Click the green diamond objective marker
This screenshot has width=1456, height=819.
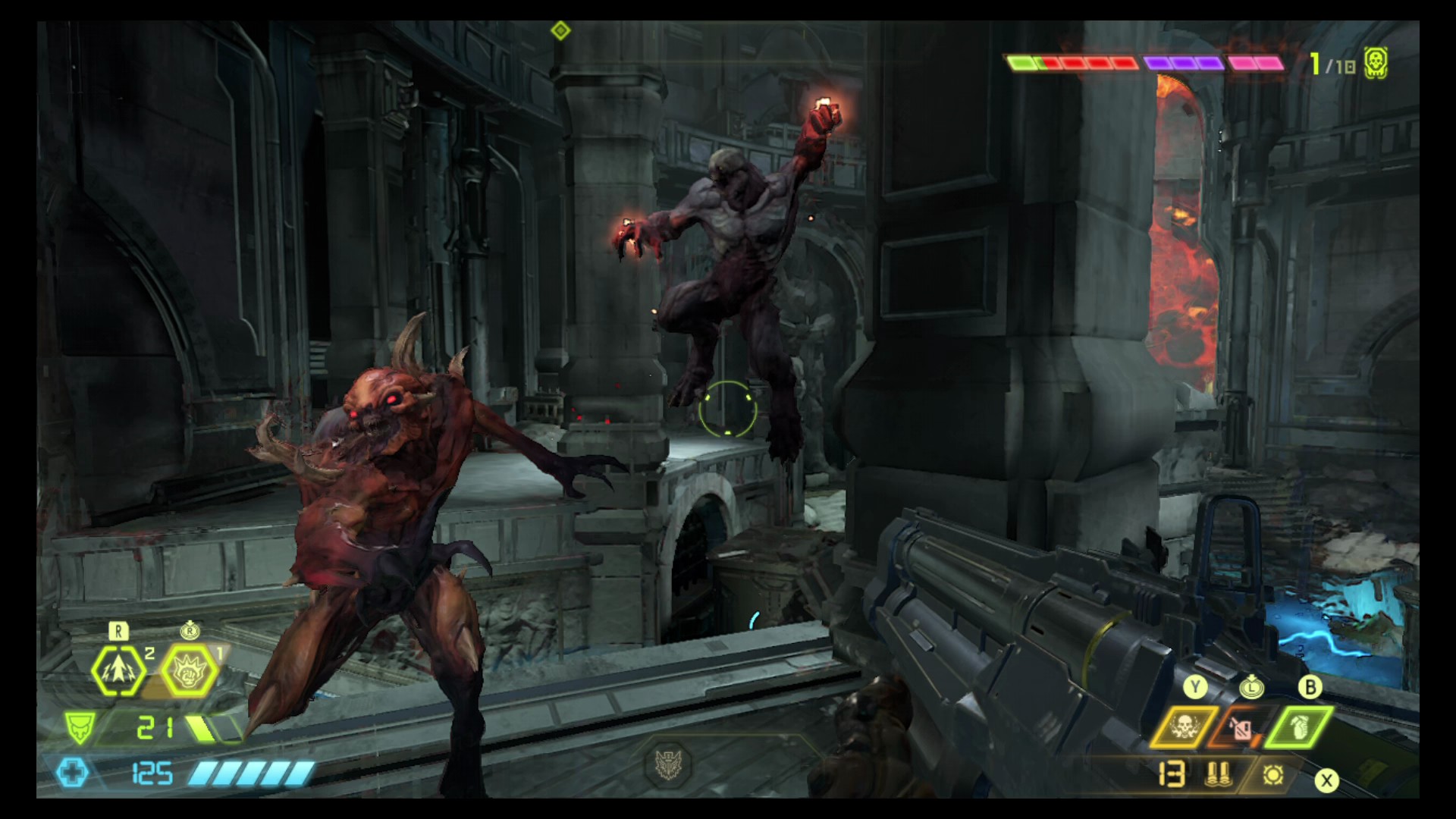click(x=560, y=31)
